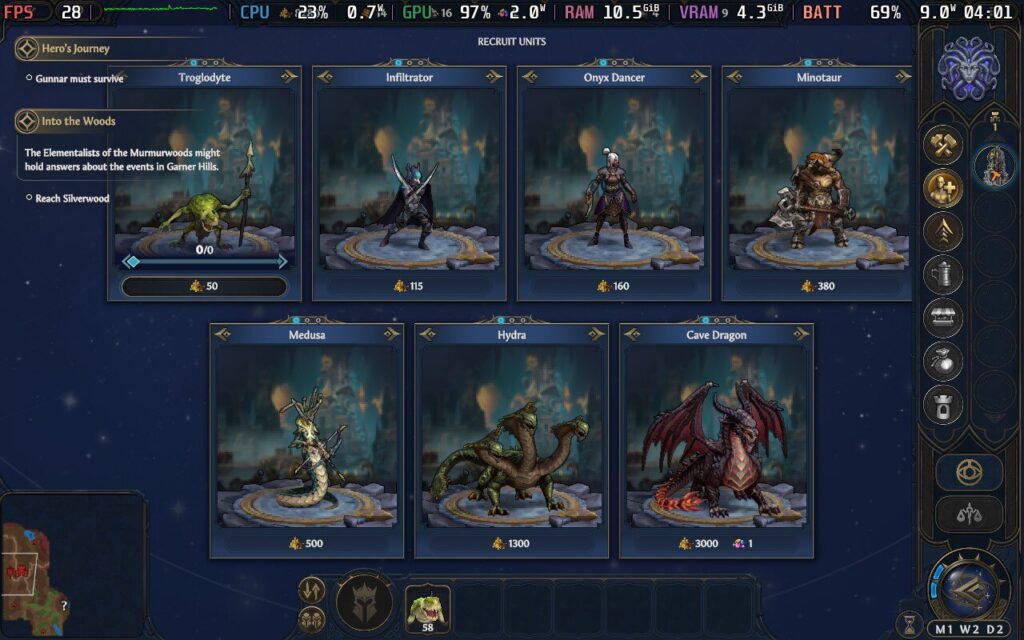Screen dimensions: 1024x640
Task: Open the Medusa faction emblem
Action: pos(965,68)
